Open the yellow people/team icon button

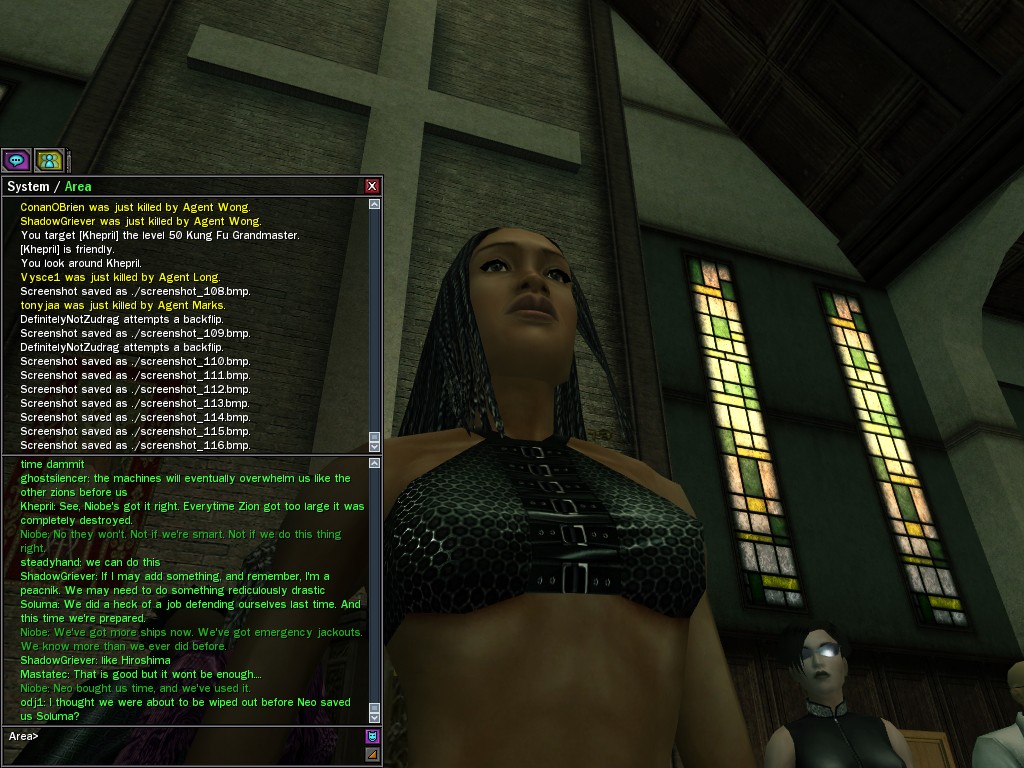tap(49, 160)
